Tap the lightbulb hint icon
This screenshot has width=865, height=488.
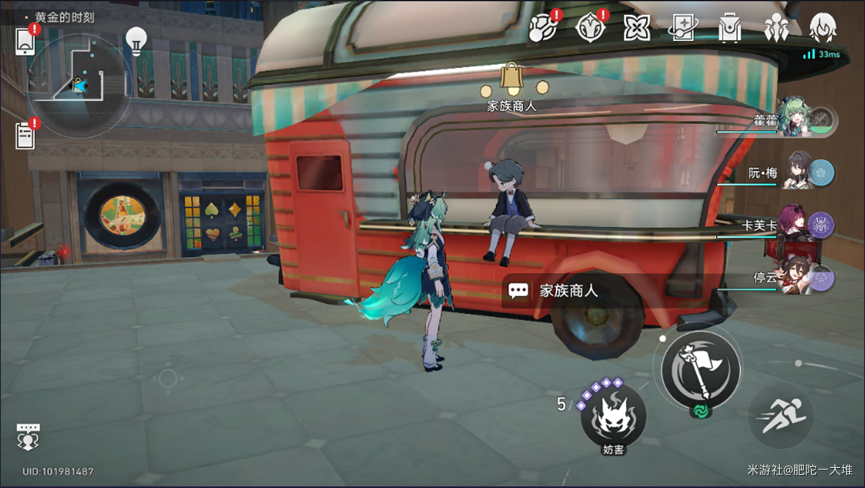click(x=136, y=40)
